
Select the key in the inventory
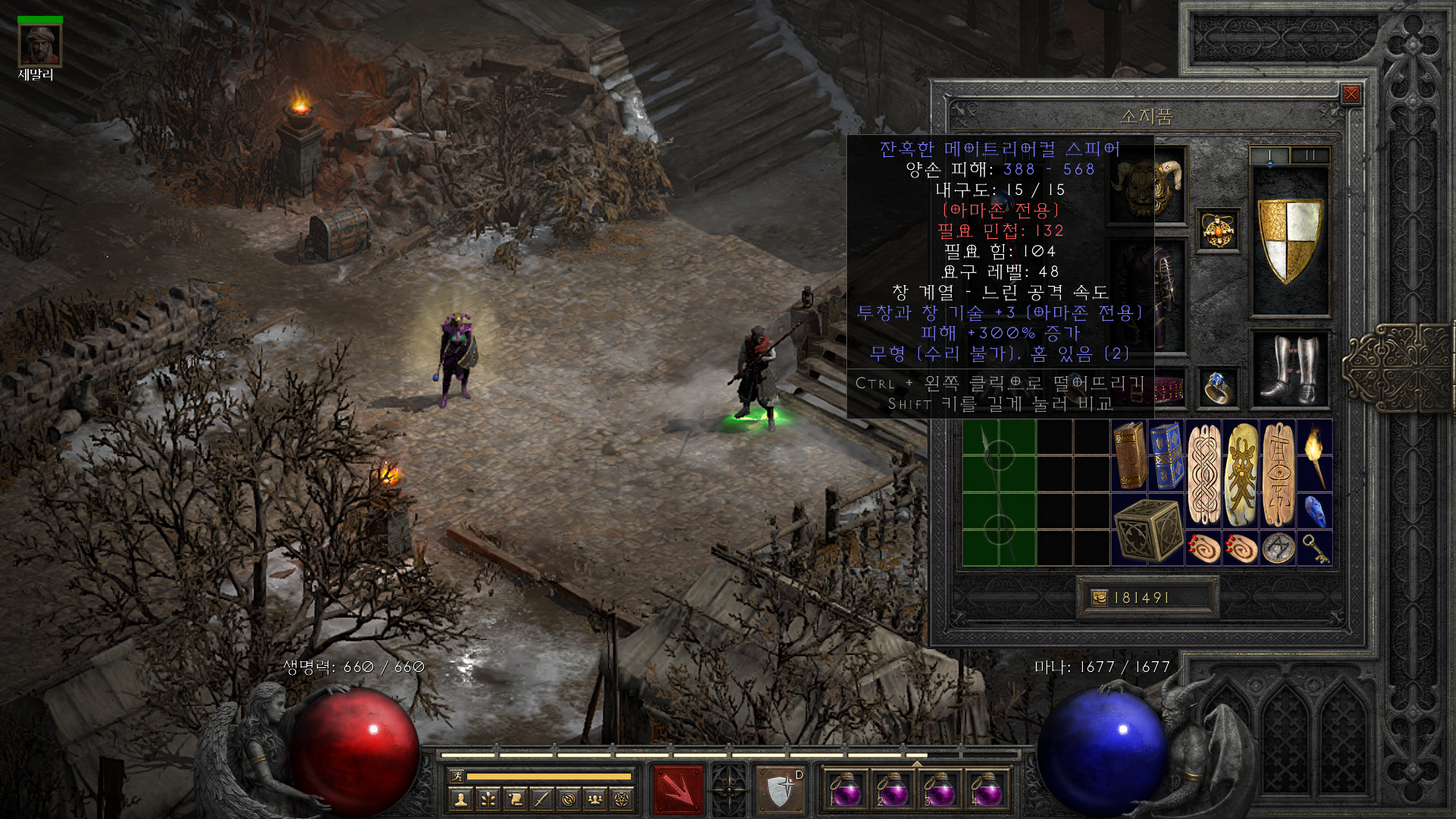1314,548
